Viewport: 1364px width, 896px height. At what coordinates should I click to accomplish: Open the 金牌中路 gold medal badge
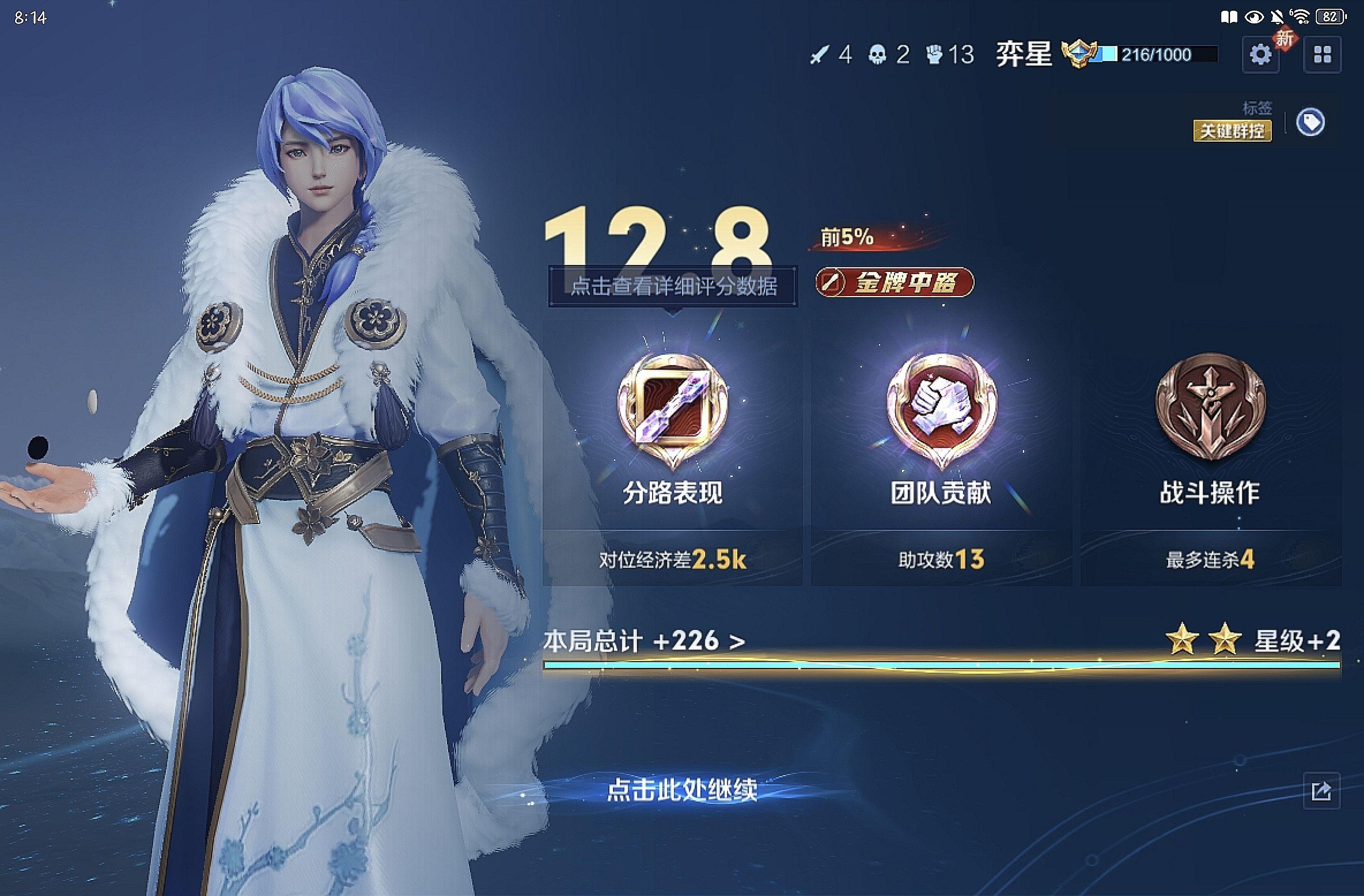tap(894, 282)
